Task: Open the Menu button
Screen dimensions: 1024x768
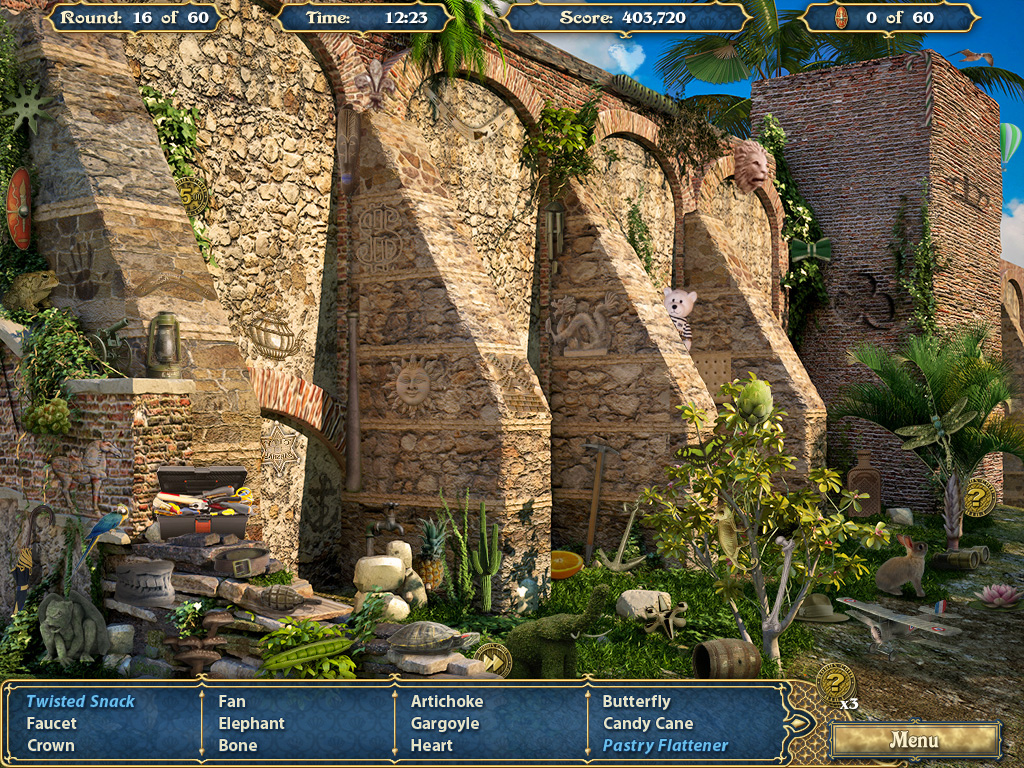Action: [x=914, y=740]
